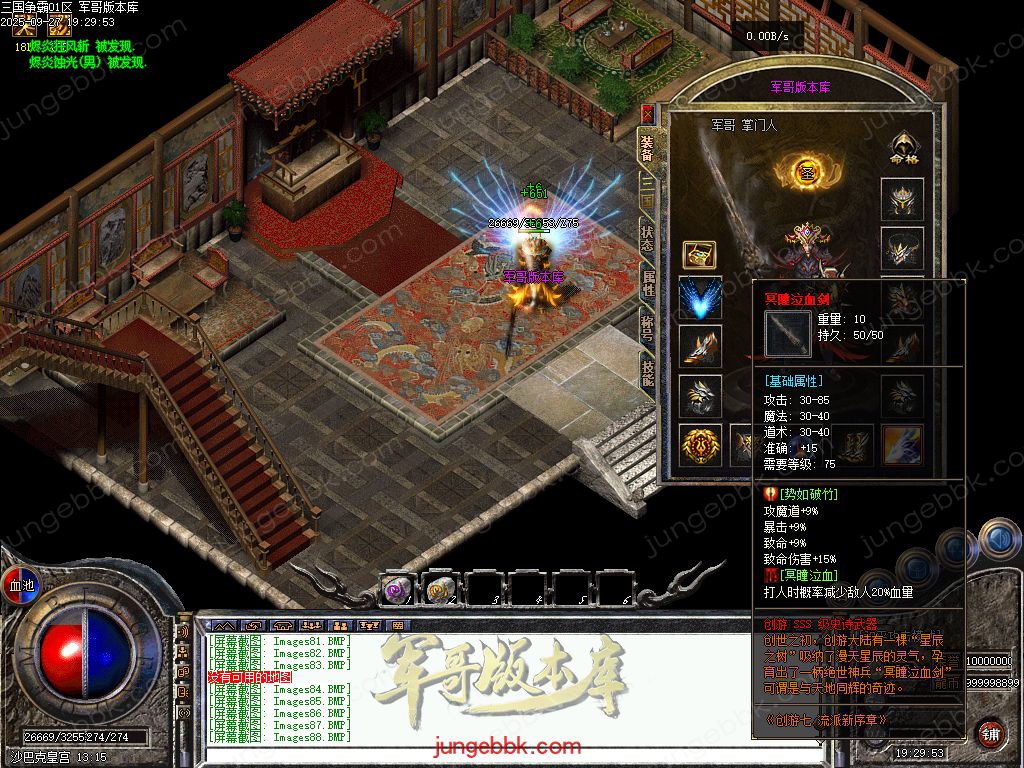Select the 技能 (skills) tab
The image size is (1024, 768).
coord(647,372)
